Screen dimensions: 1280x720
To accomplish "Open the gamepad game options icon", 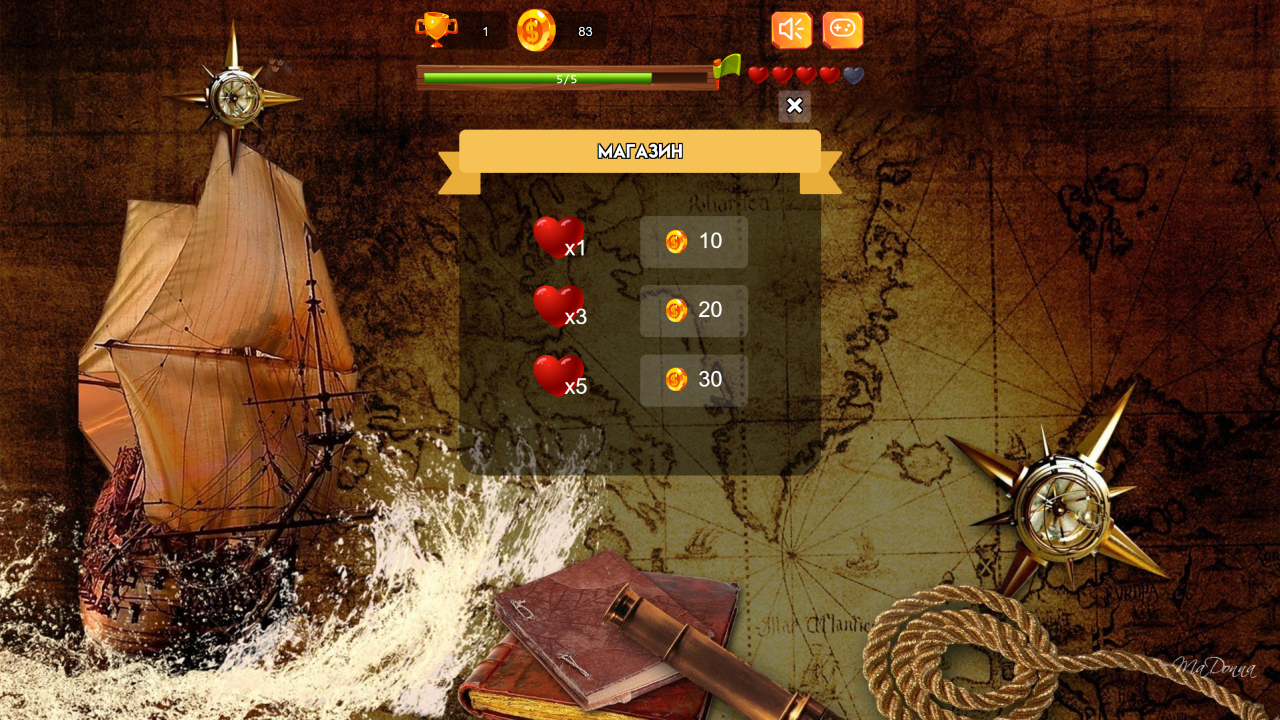I will point(841,29).
